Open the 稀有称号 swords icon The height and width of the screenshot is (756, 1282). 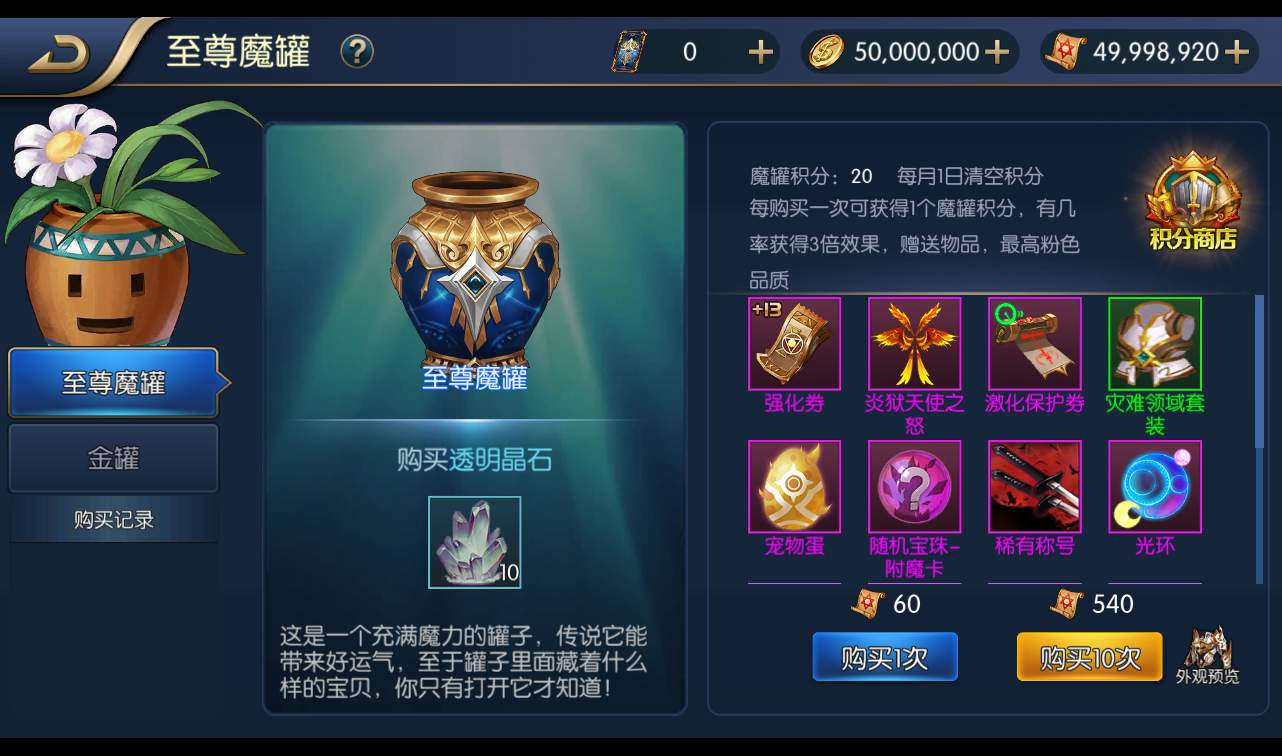[x=1034, y=487]
